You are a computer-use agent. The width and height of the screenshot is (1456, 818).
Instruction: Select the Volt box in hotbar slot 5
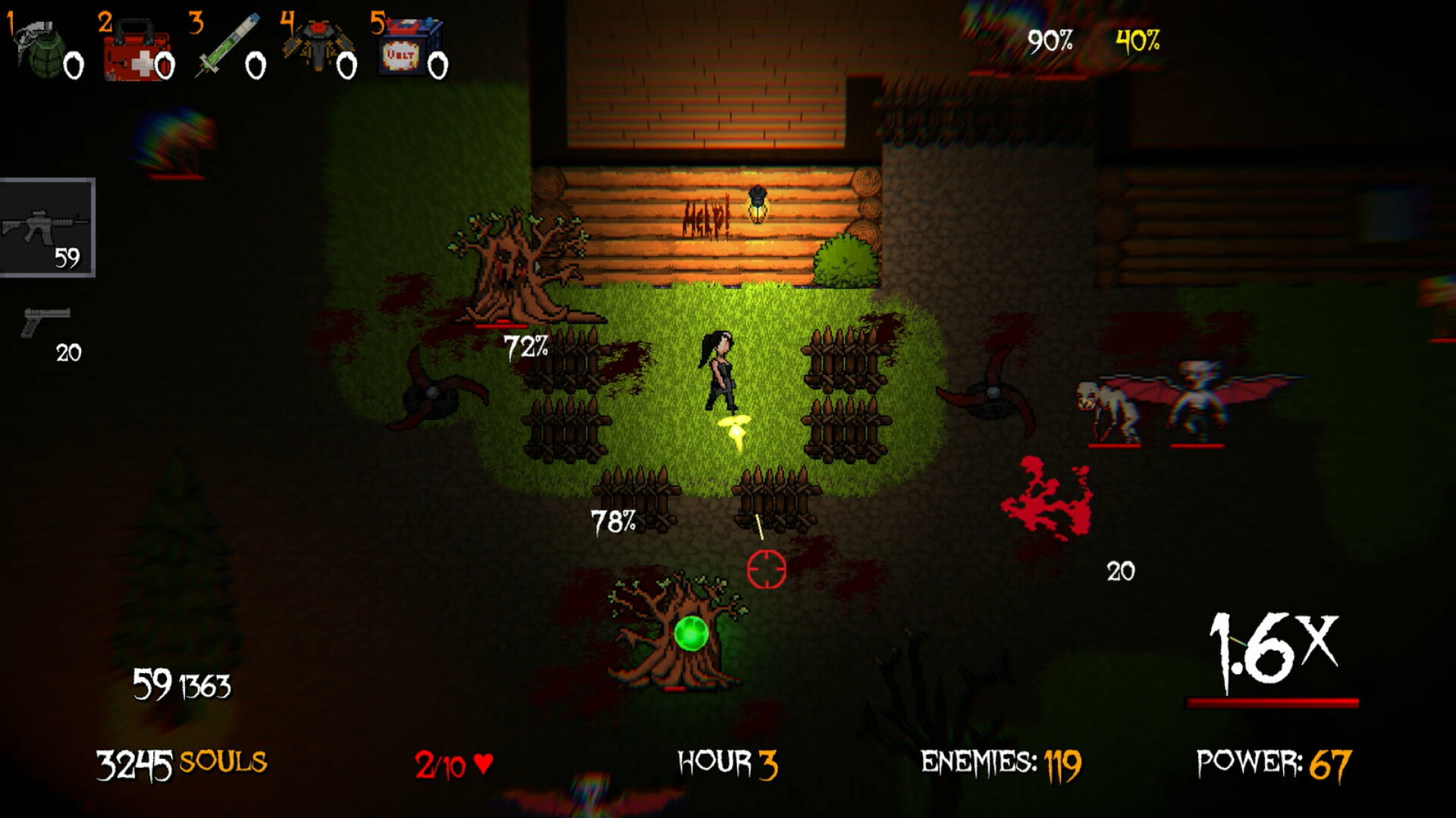coord(406,45)
